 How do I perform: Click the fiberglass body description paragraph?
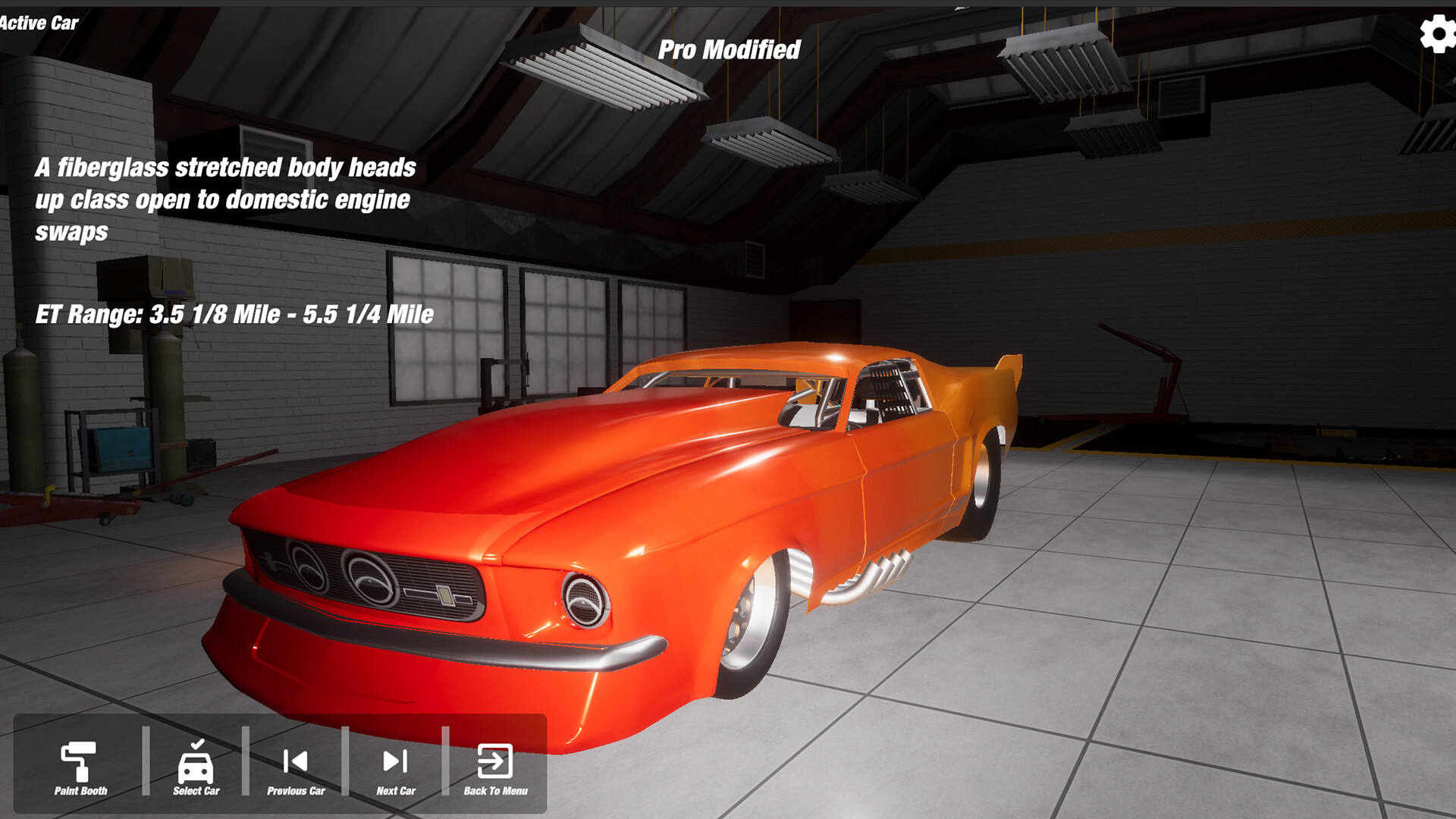pos(227,199)
